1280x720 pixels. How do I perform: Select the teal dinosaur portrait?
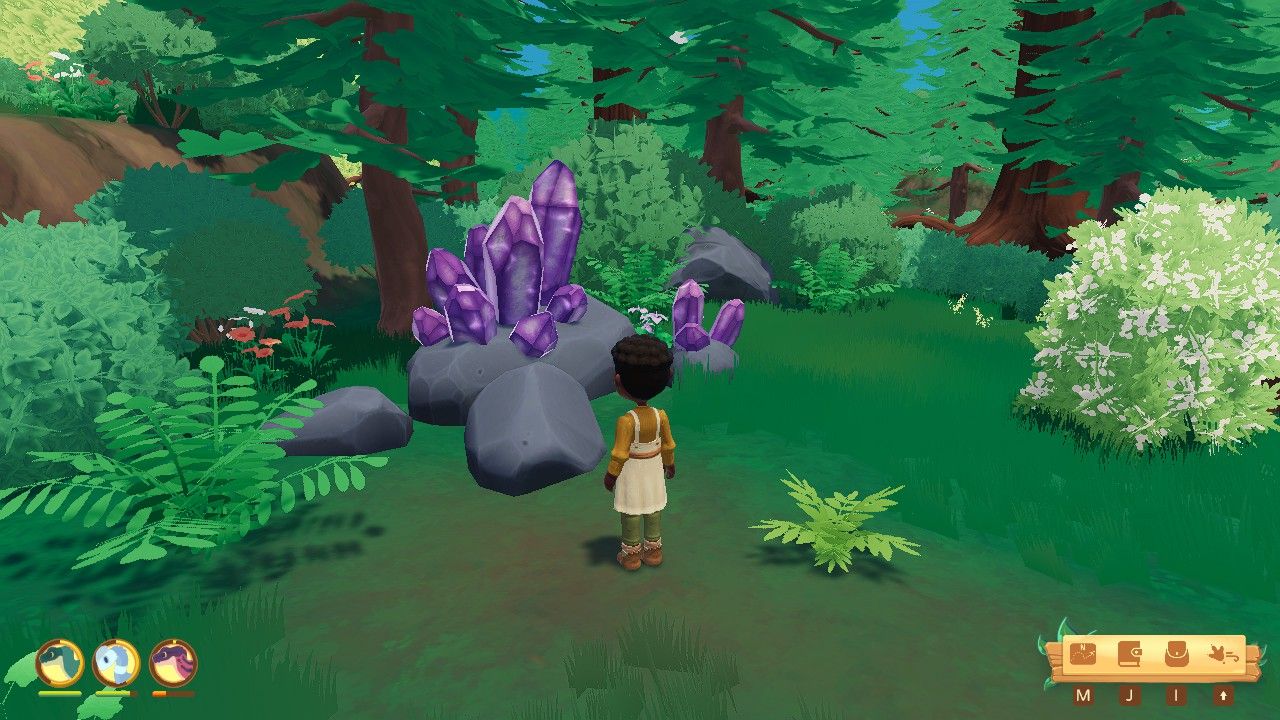click(x=60, y=662)
